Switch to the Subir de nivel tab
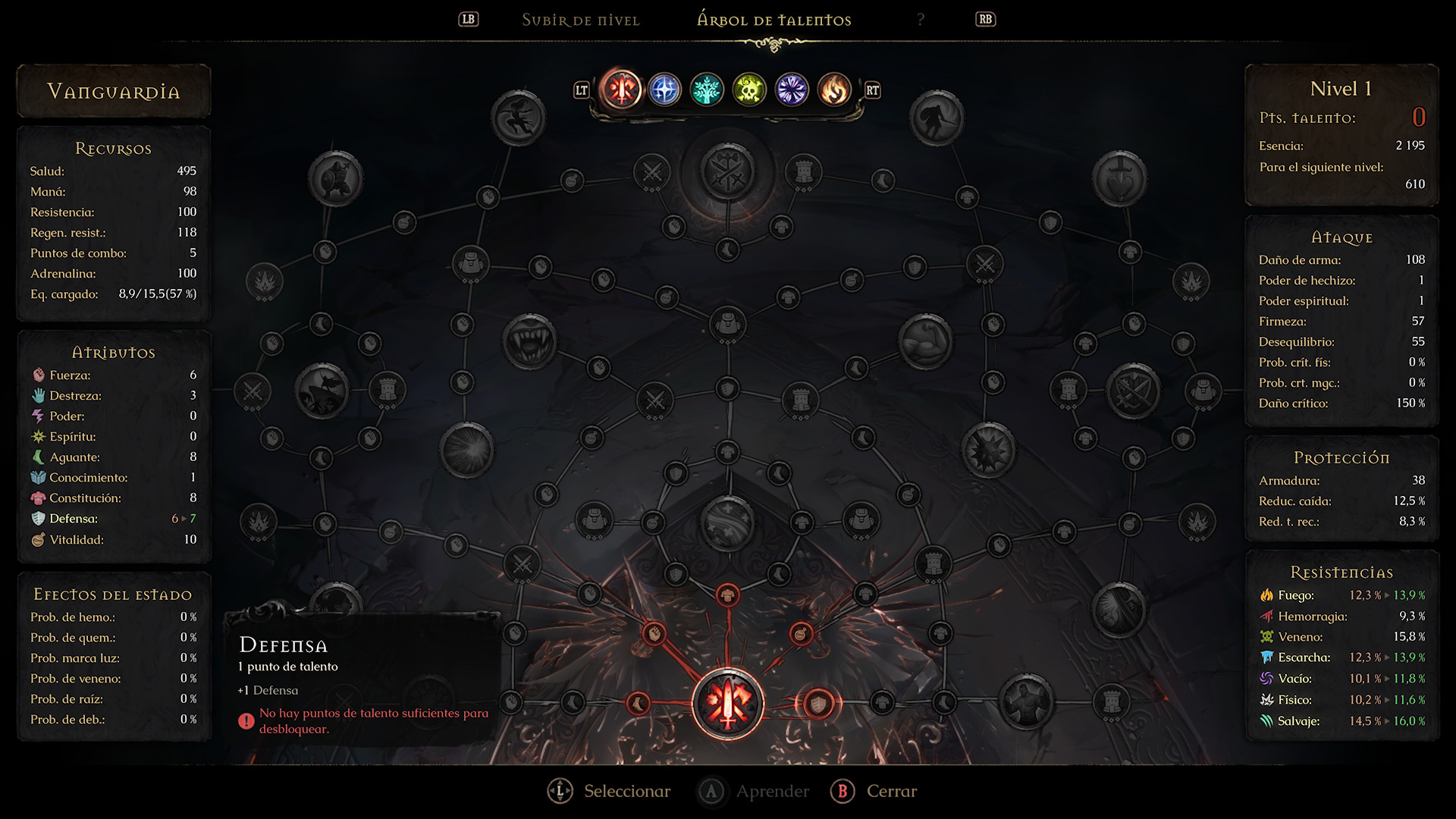Viewport: 1456px width, 819px height. pyautogui.click(x=580, y=20)
